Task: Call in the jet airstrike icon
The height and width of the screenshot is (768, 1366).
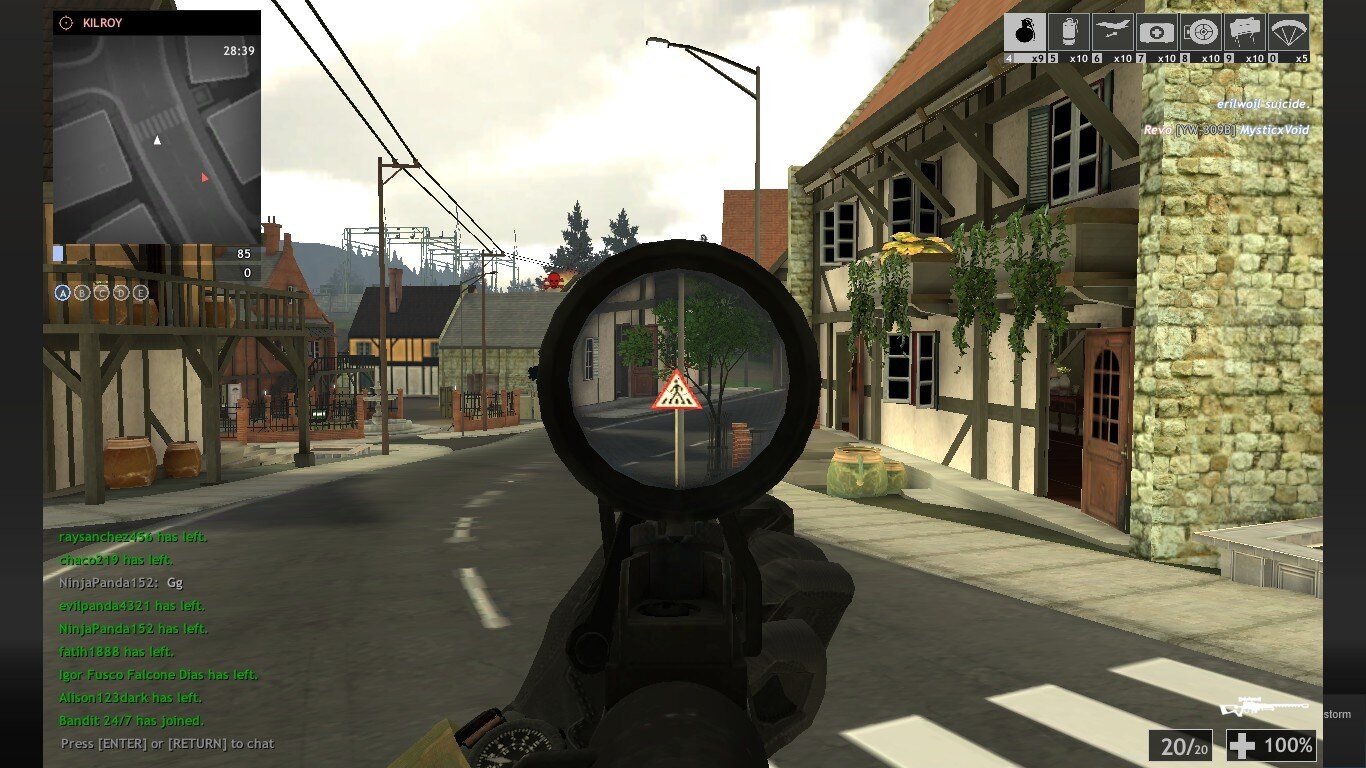Action: coord(1113,32)
